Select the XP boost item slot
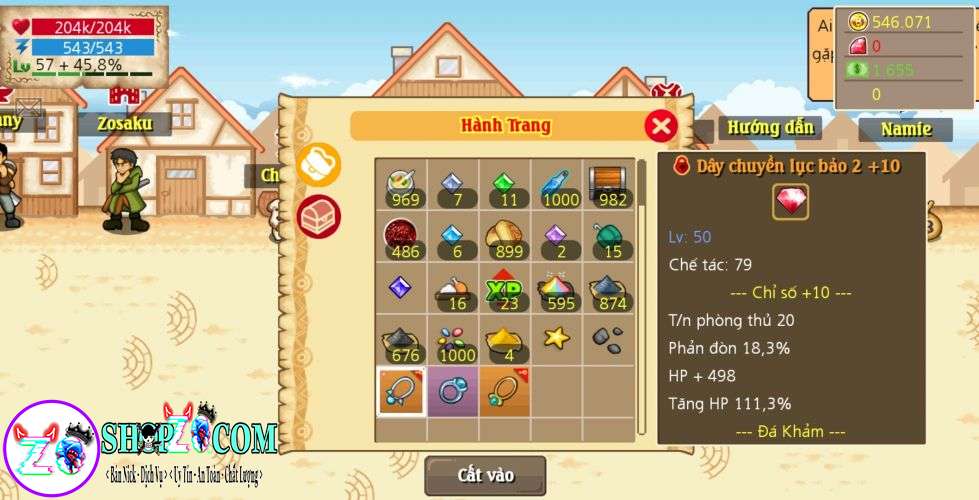Image resolution: width=979 pixels, height=500 pixels. coord(504,289)
